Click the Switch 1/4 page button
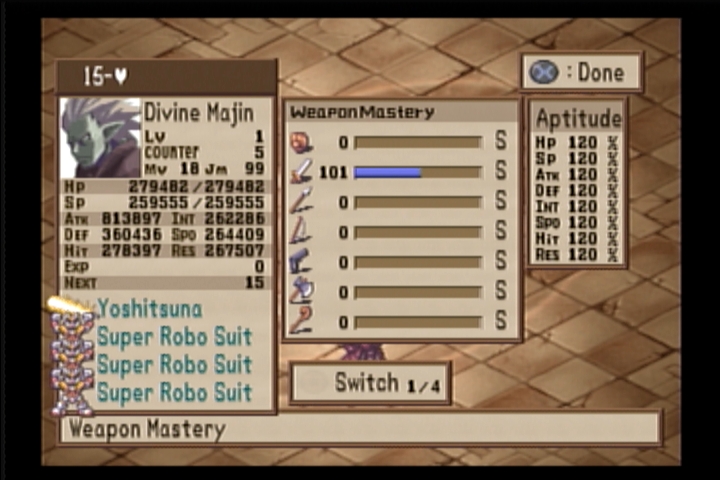720x480 pixels. pos(369,382)
